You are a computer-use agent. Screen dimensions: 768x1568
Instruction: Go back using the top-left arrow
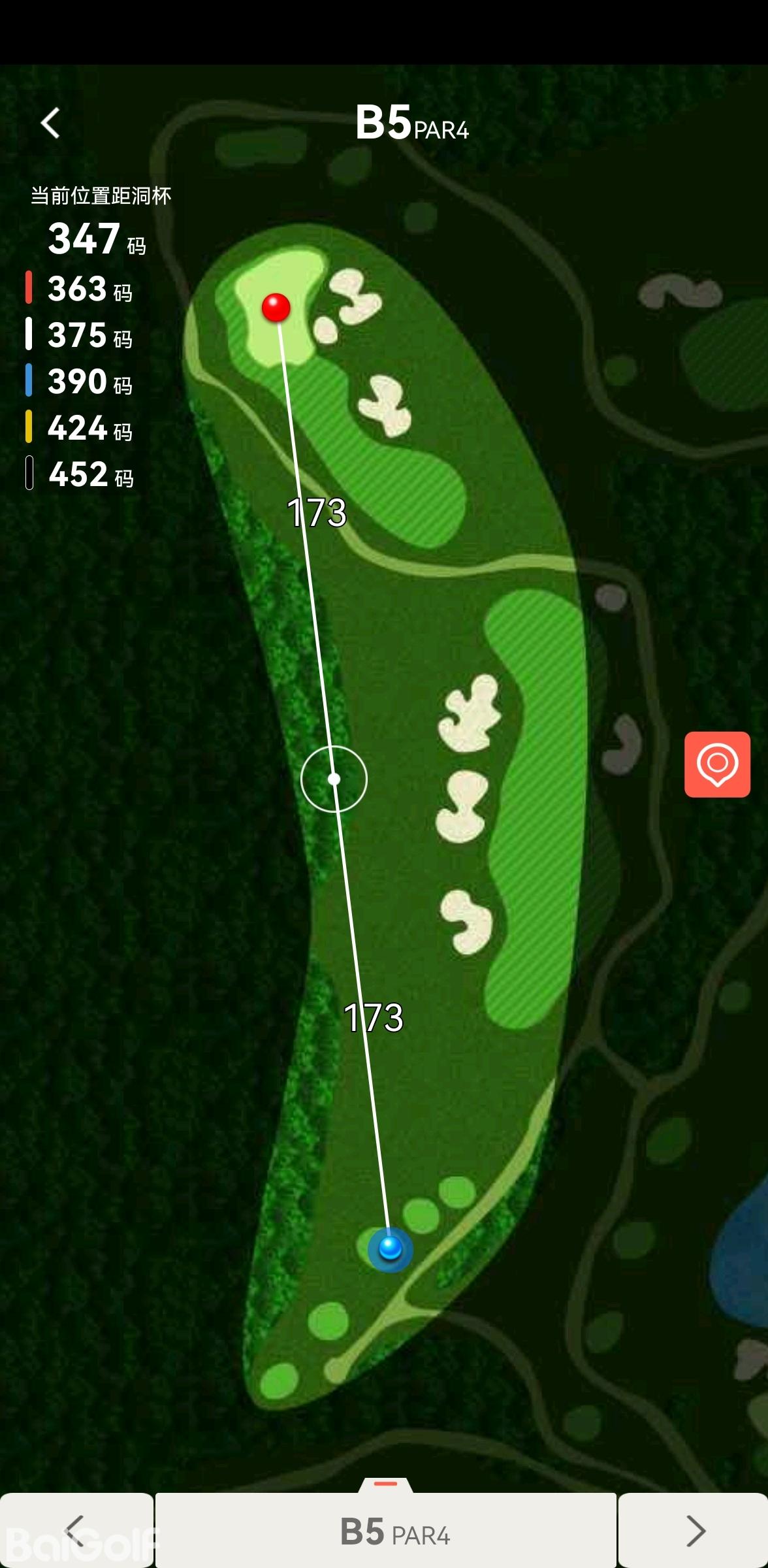coord(50,123)
